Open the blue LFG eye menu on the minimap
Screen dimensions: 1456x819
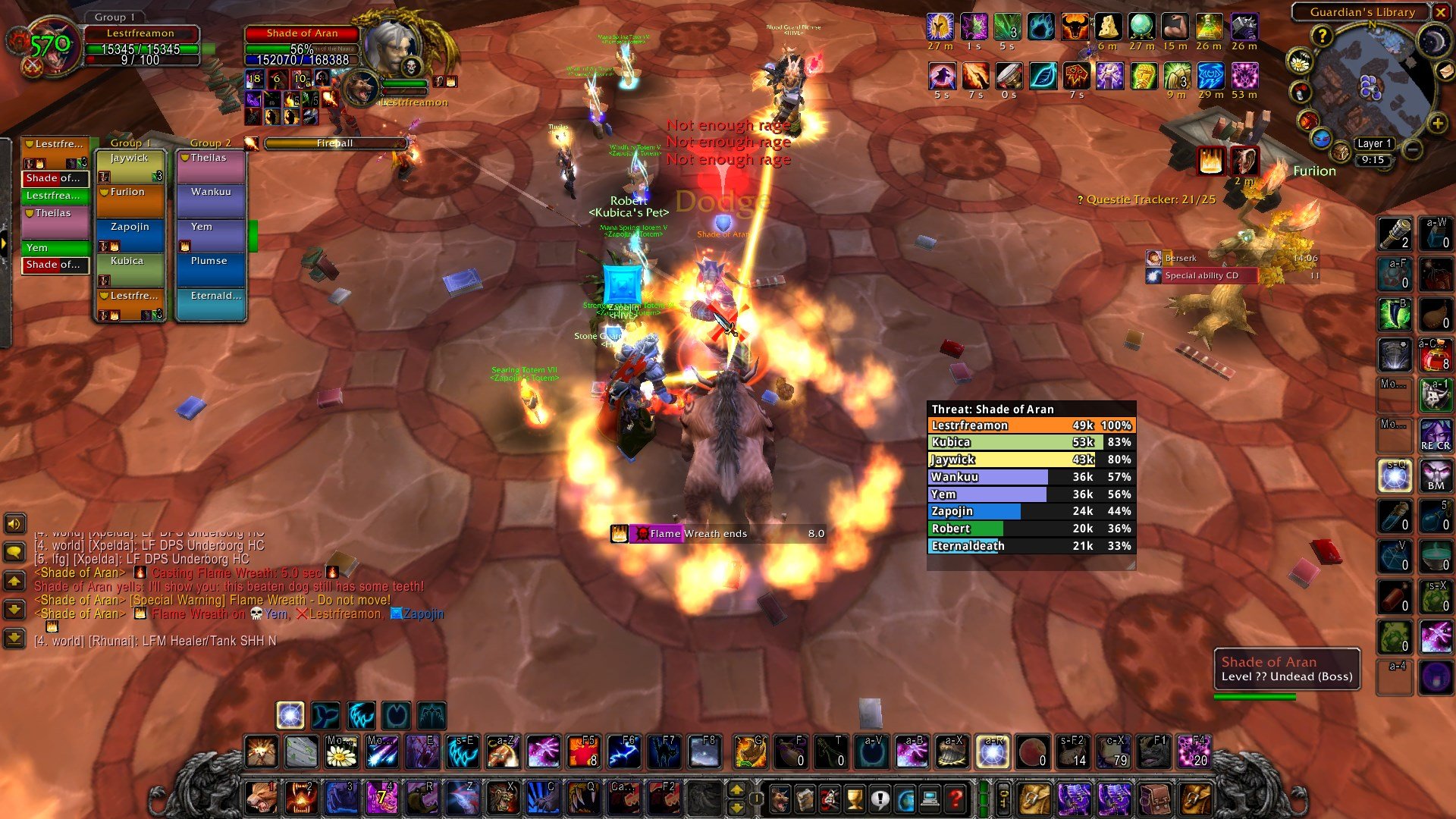pos(1321,138)
